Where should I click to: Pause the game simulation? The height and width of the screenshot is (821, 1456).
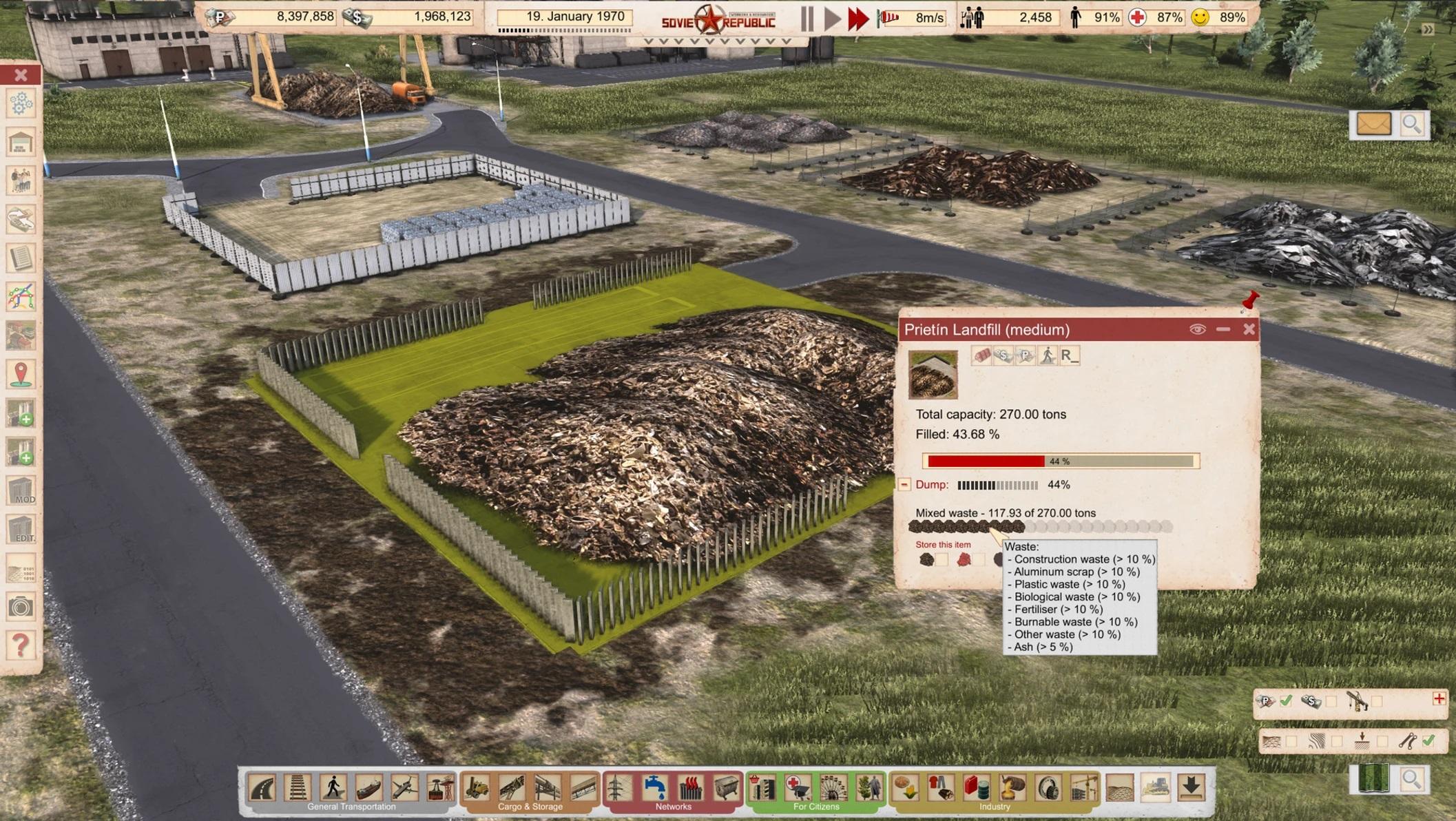pos(807,19)
